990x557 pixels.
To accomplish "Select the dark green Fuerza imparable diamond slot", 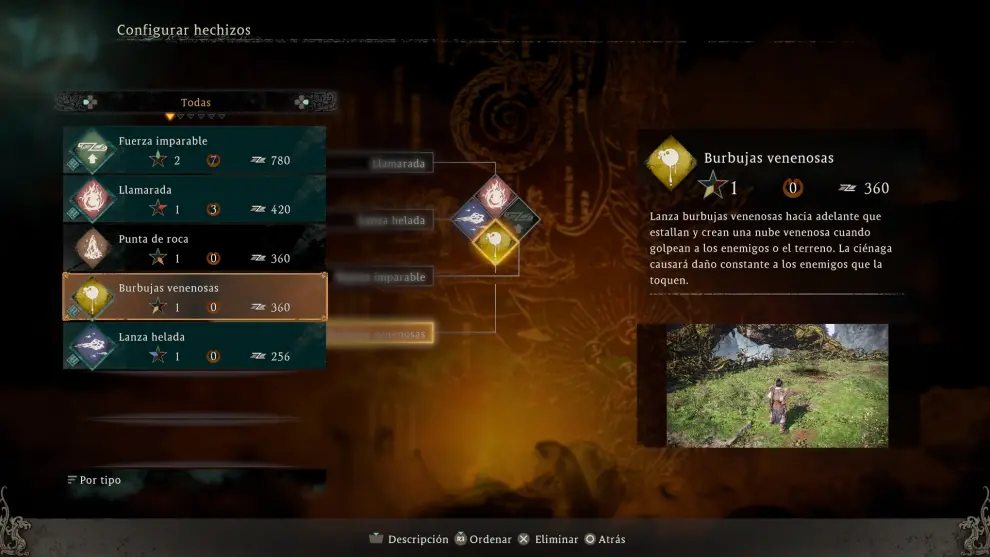I will click(519, 218).
